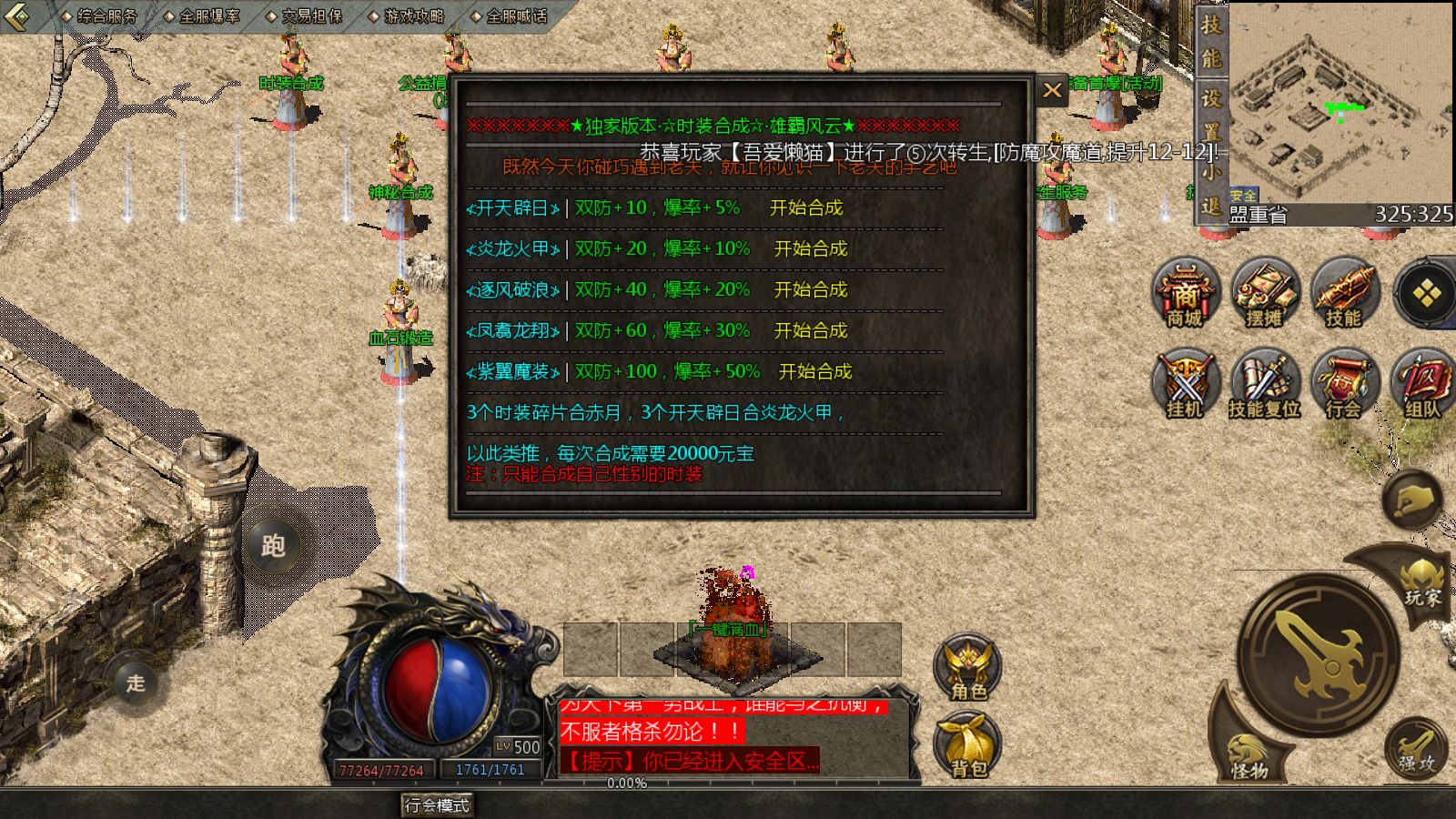Click 开始合成 next to 开天辟日
The height and width of the screenshot is (819, 1456).
[806, 207]
